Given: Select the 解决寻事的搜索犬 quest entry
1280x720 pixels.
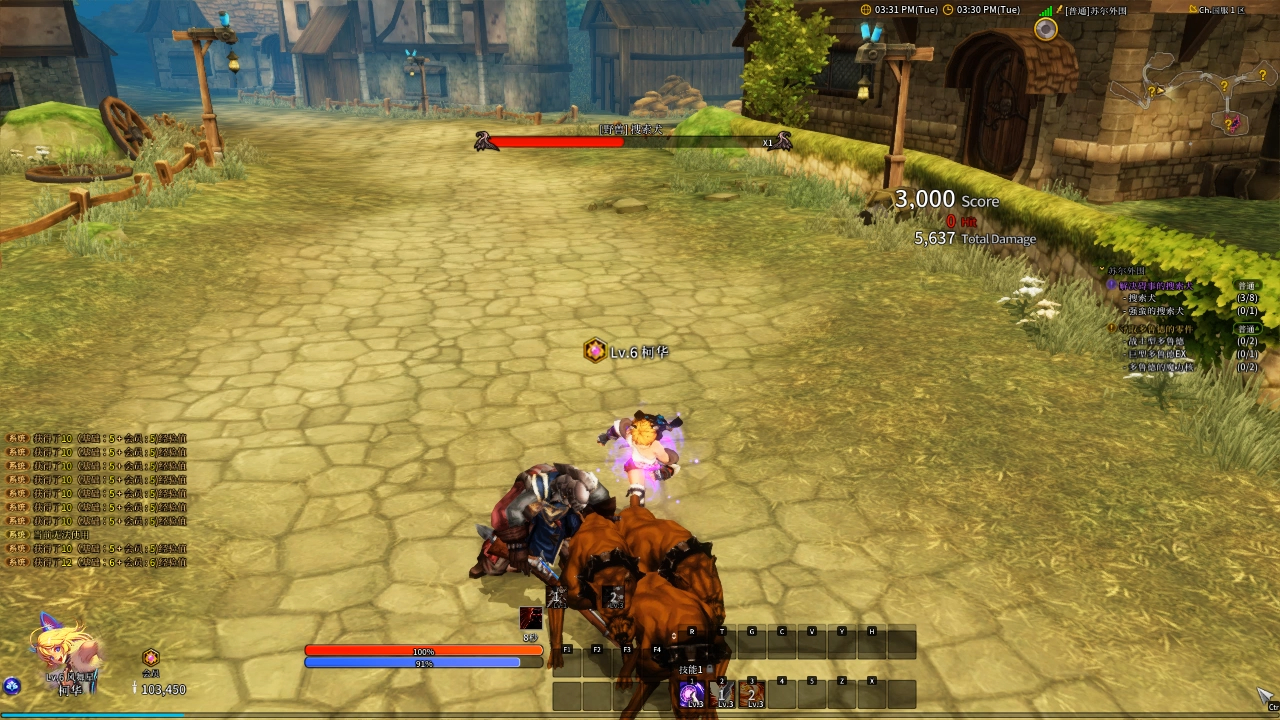Looking at the screenshot, I should click(x=1155, y=286).
